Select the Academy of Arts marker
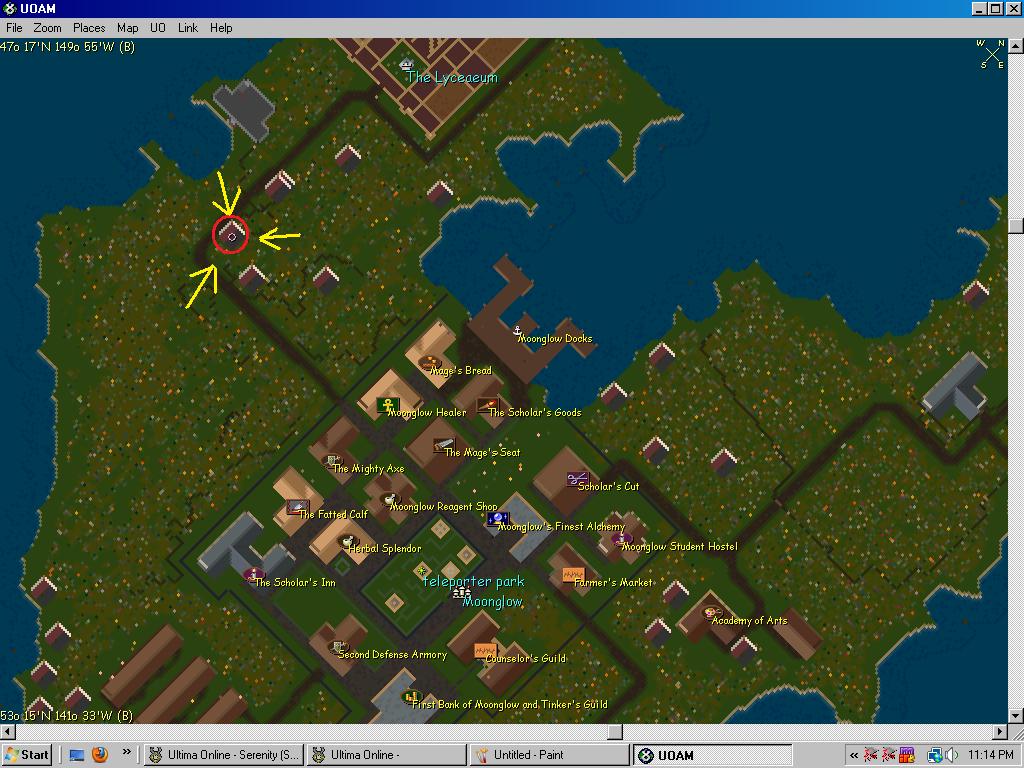Screen dimensions: 1024x768 click(x=712, y=613)
